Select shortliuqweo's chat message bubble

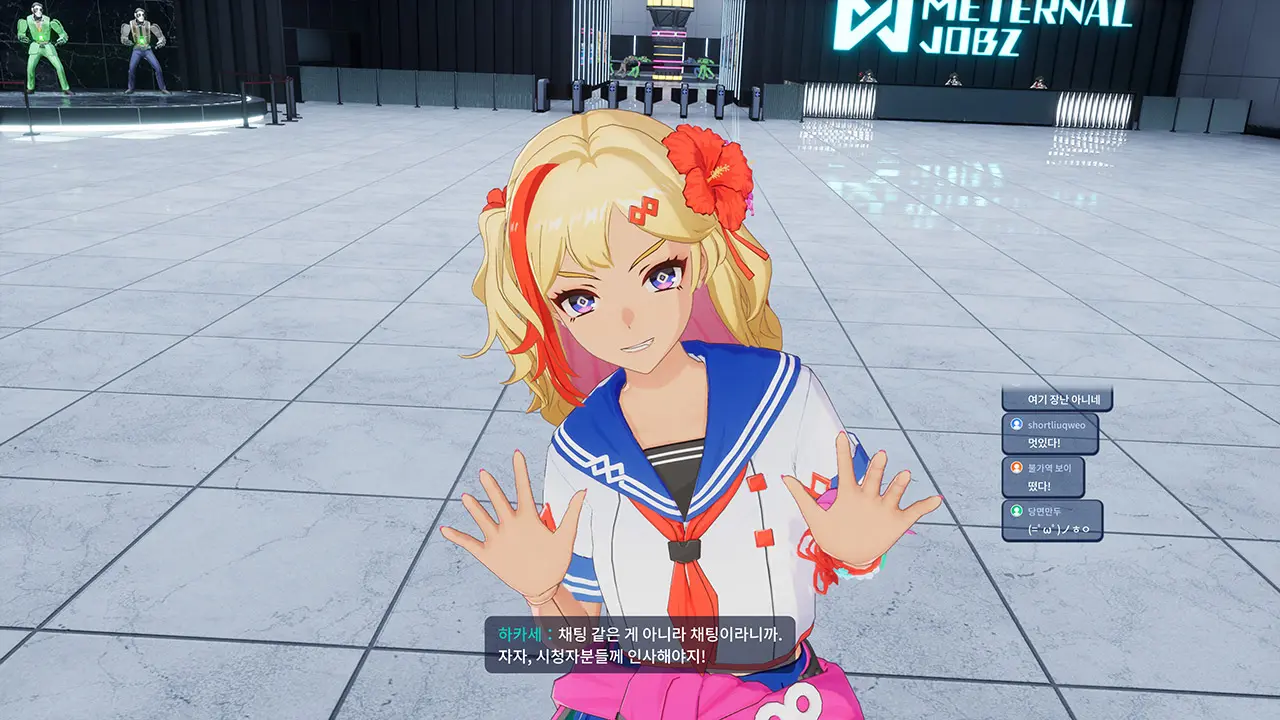tap(1049, 434)
